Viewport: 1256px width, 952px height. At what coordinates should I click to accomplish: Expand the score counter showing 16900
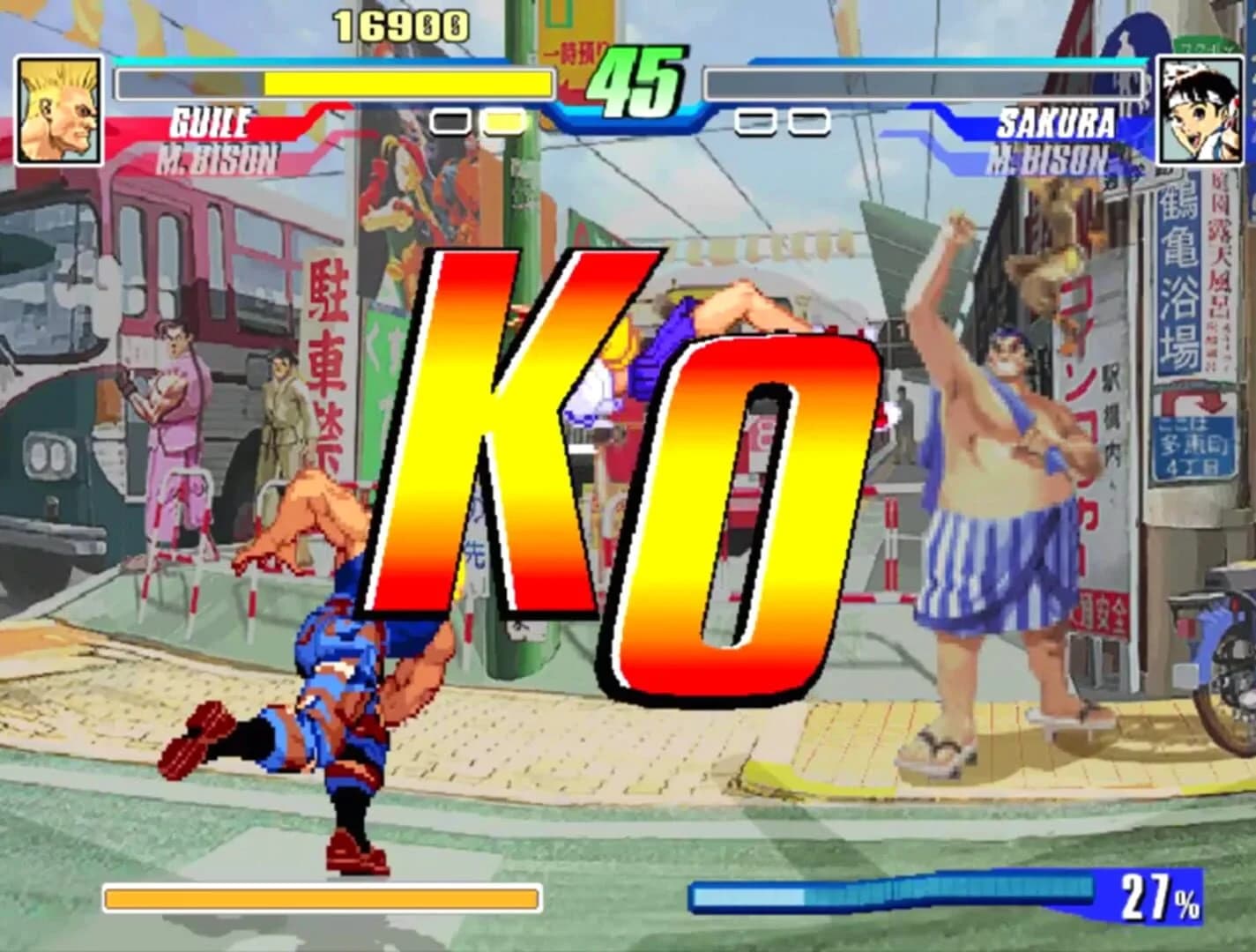[401, 25]
